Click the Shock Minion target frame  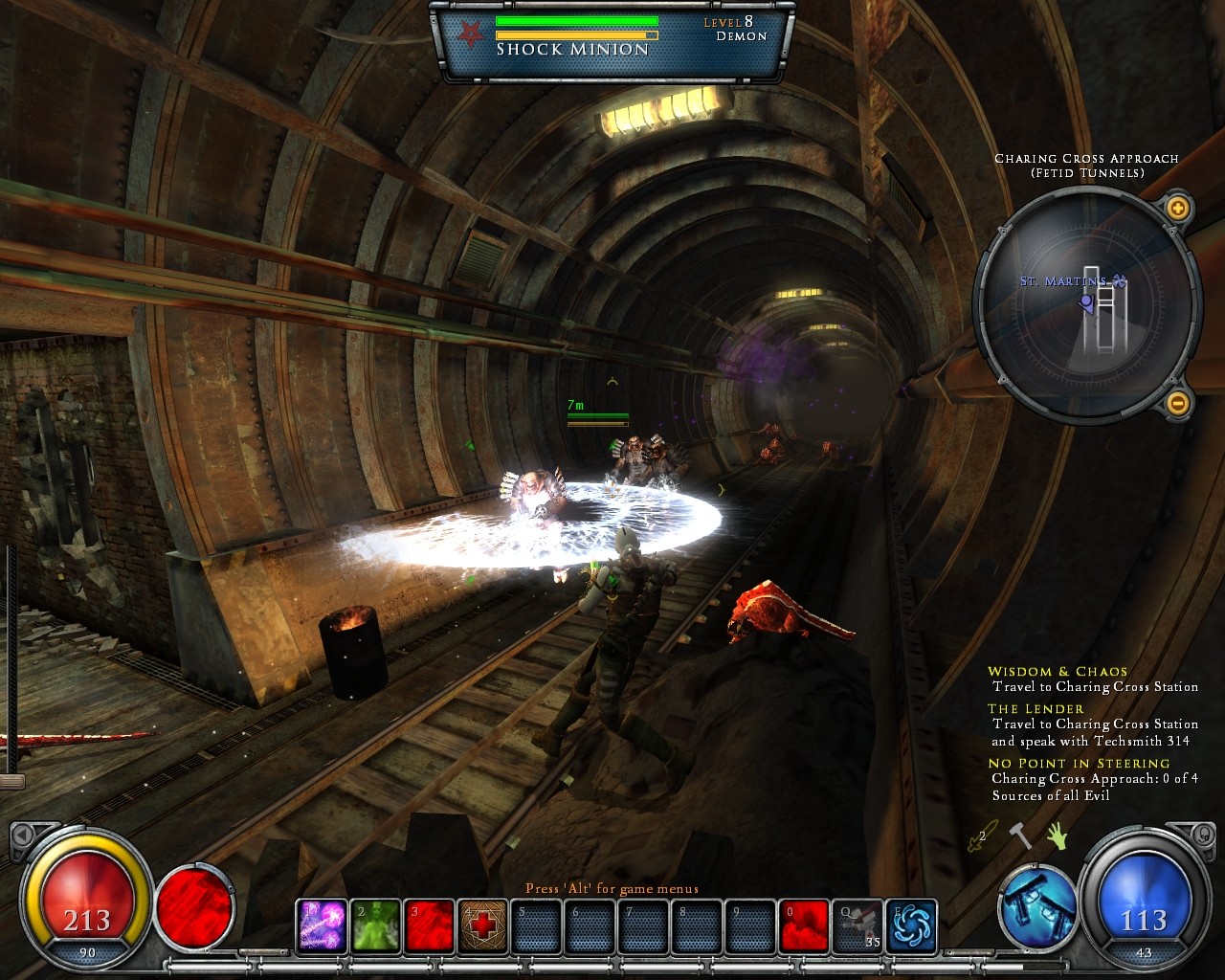tap(612, 40)
